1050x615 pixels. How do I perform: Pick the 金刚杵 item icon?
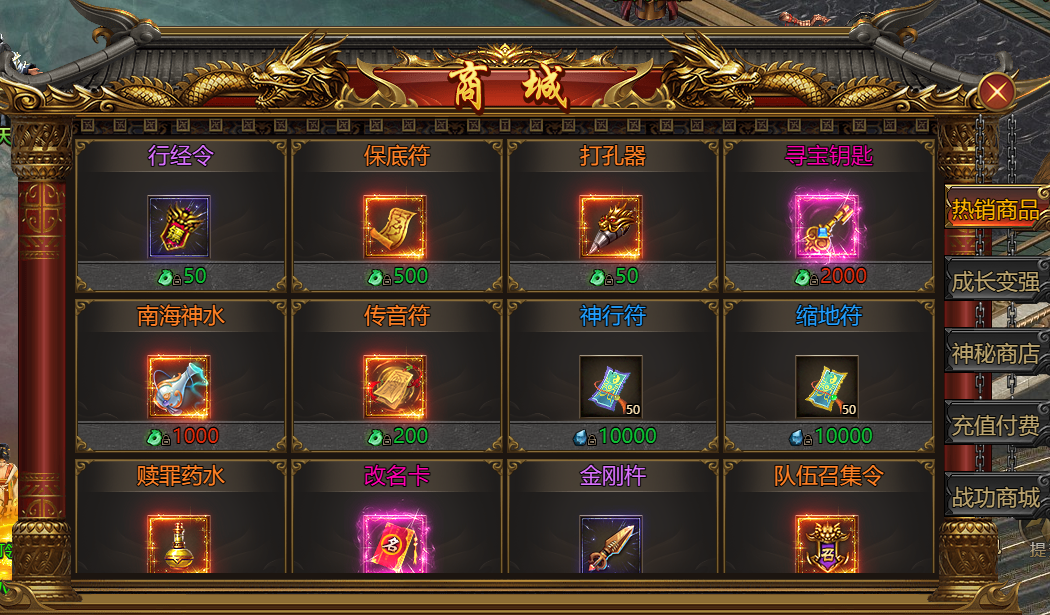pos(611,543)
